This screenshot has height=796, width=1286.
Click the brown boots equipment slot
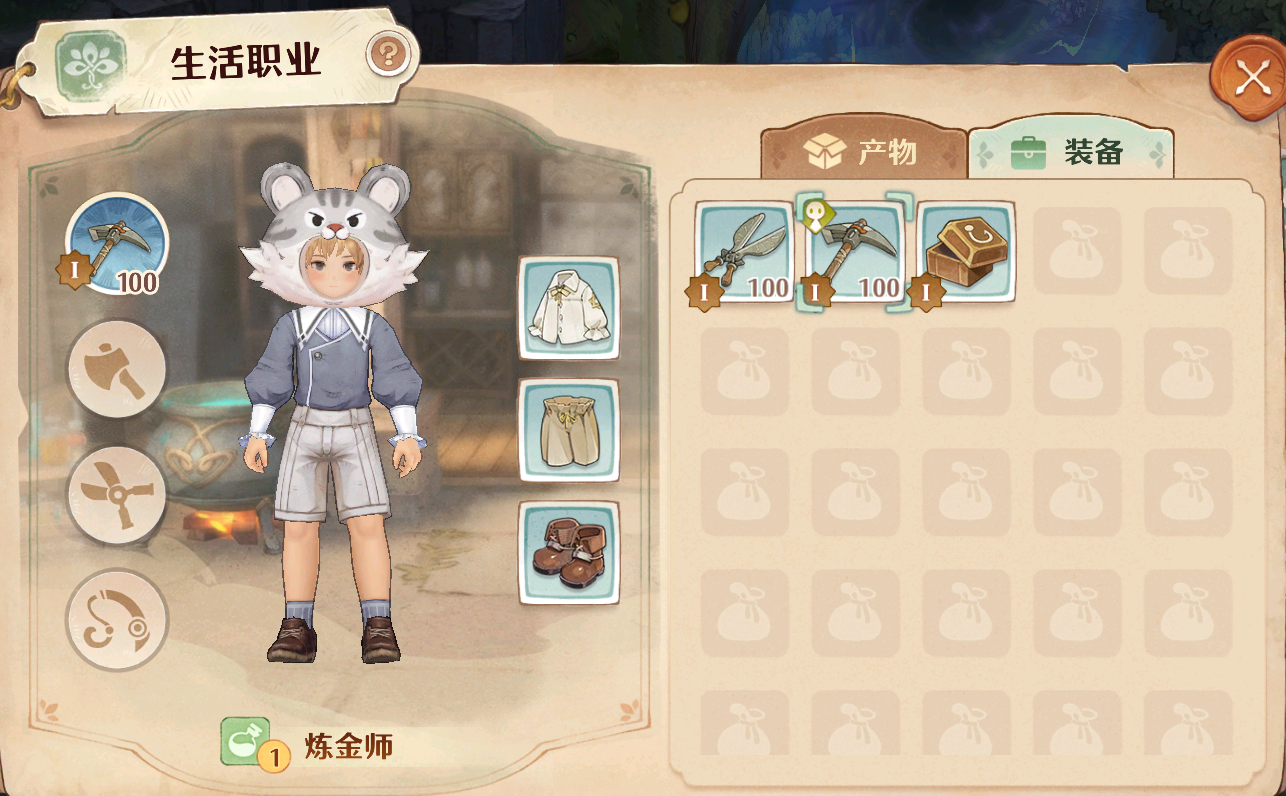[x=568, y=552]
